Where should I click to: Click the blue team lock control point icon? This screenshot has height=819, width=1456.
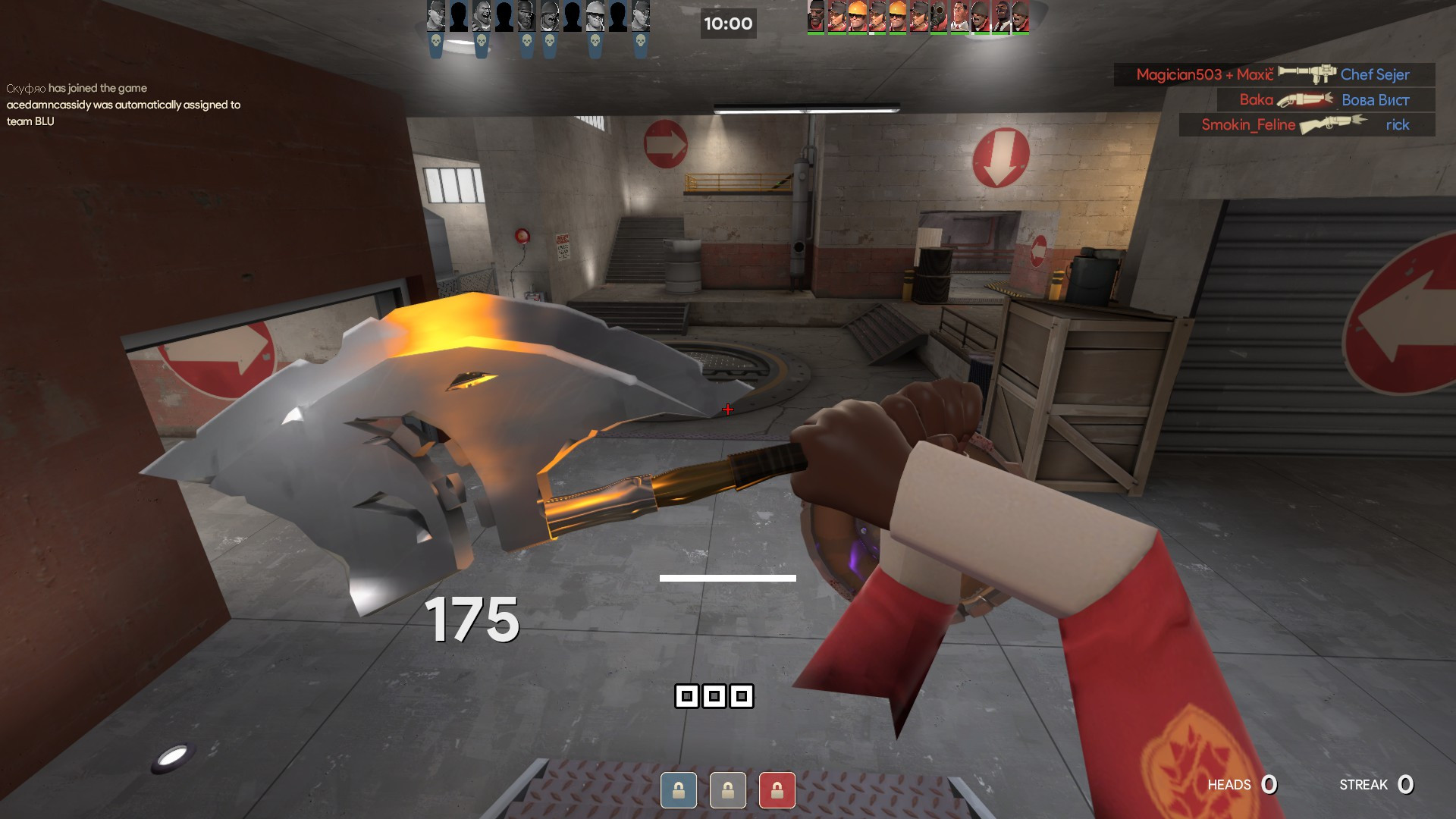(x=679, y=790)
